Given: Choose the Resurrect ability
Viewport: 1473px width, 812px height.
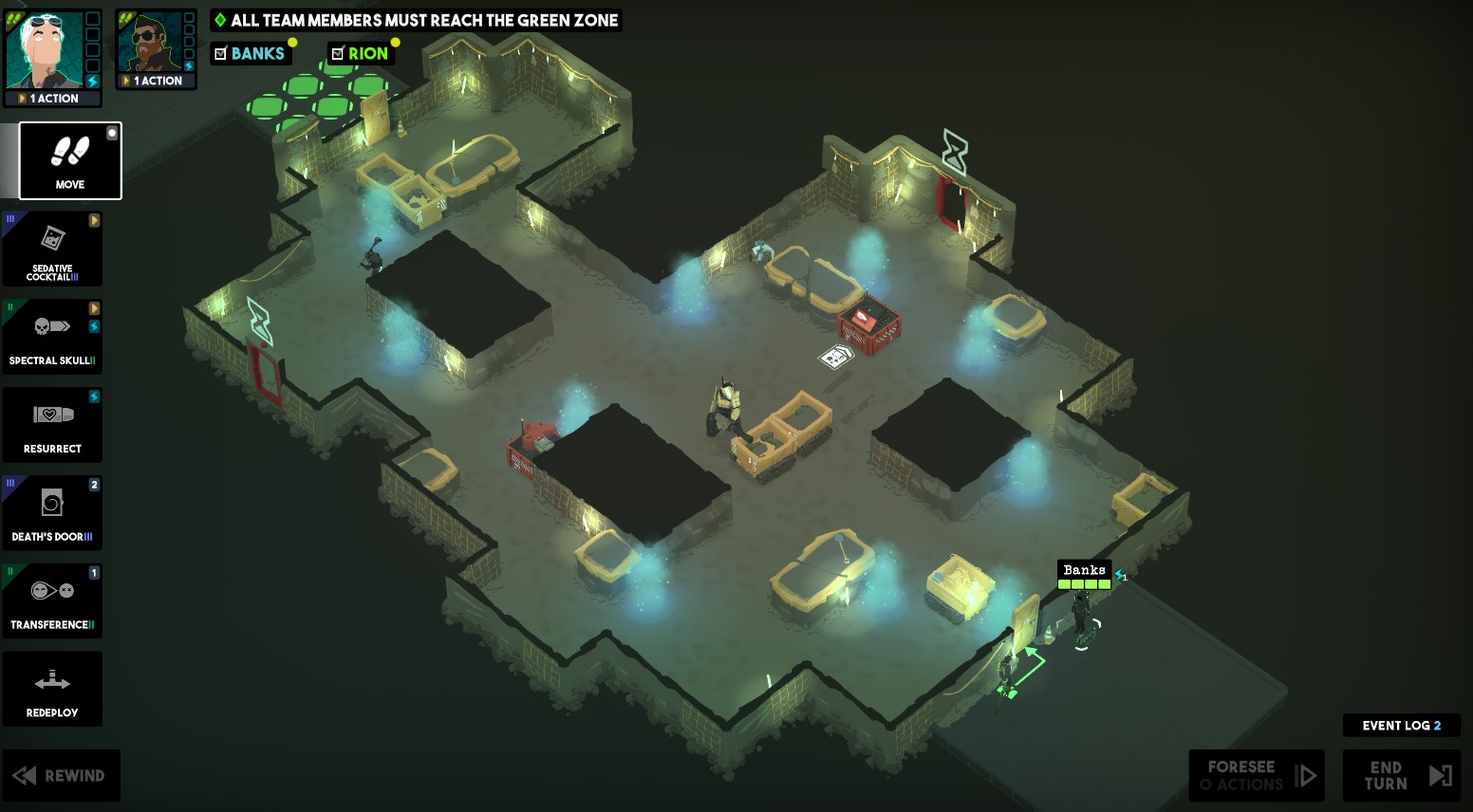Looking at the screenshot, I should point(52,425).
